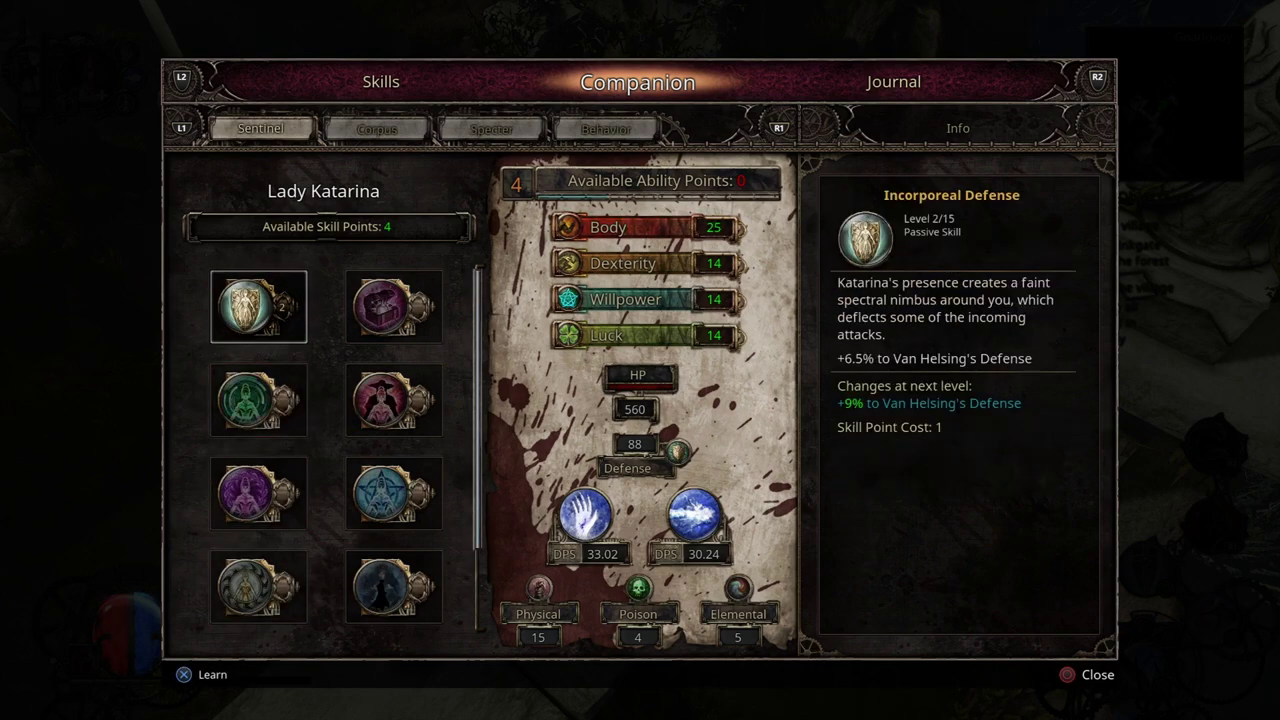This screenshot has width=1280, height=720.
Task: View the Info panel tab
Action: tap(957, 128)
